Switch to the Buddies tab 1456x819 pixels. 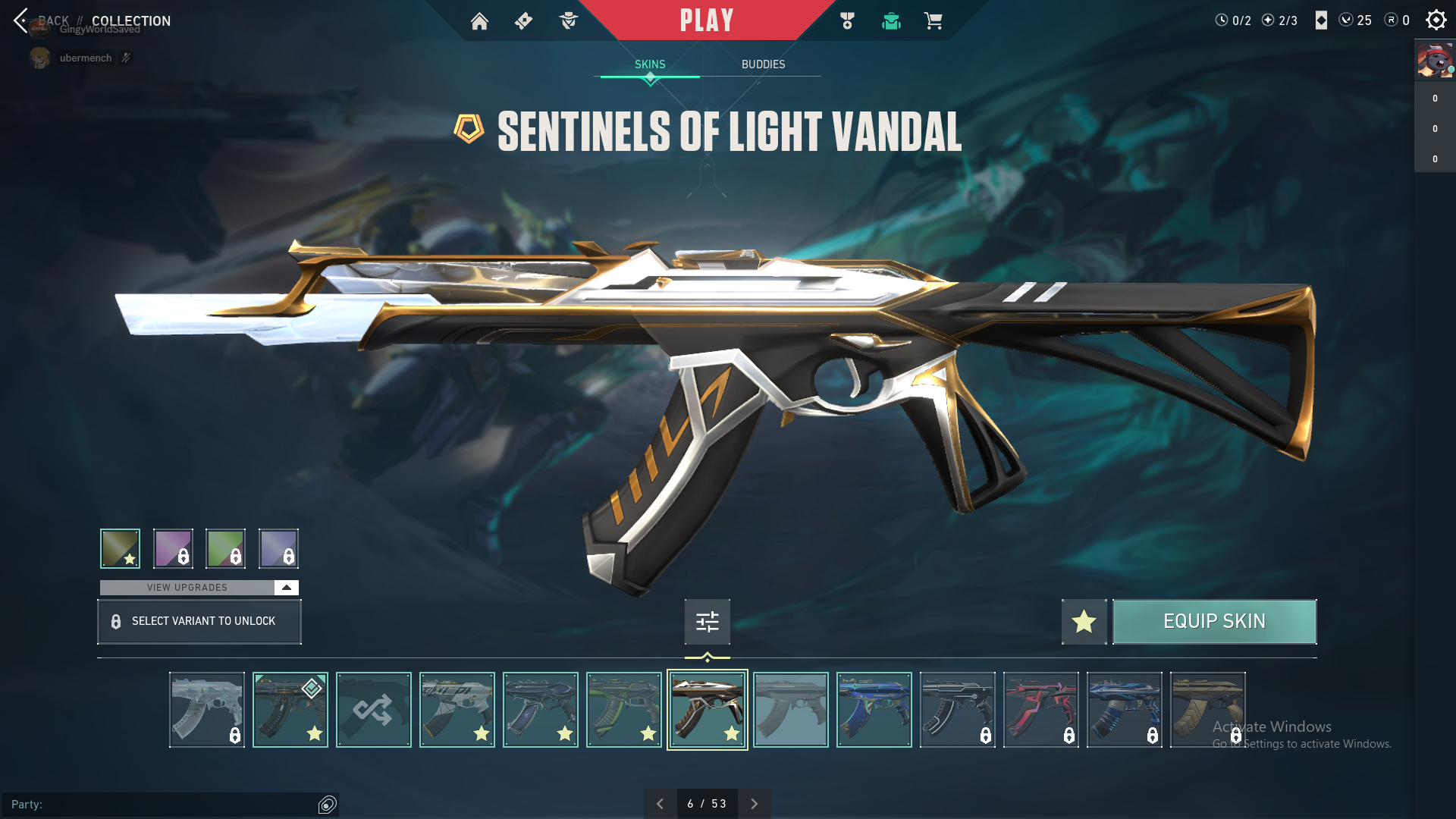click(763, 64)
